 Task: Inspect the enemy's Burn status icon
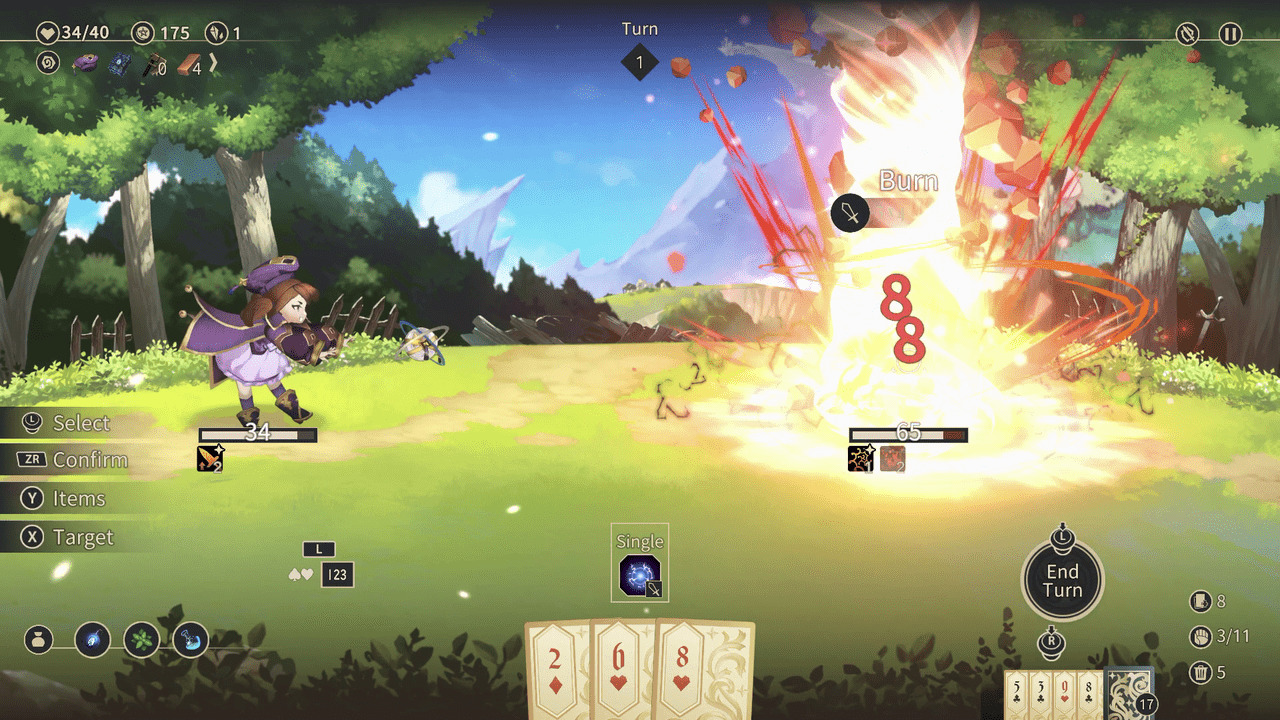point(891,458)
